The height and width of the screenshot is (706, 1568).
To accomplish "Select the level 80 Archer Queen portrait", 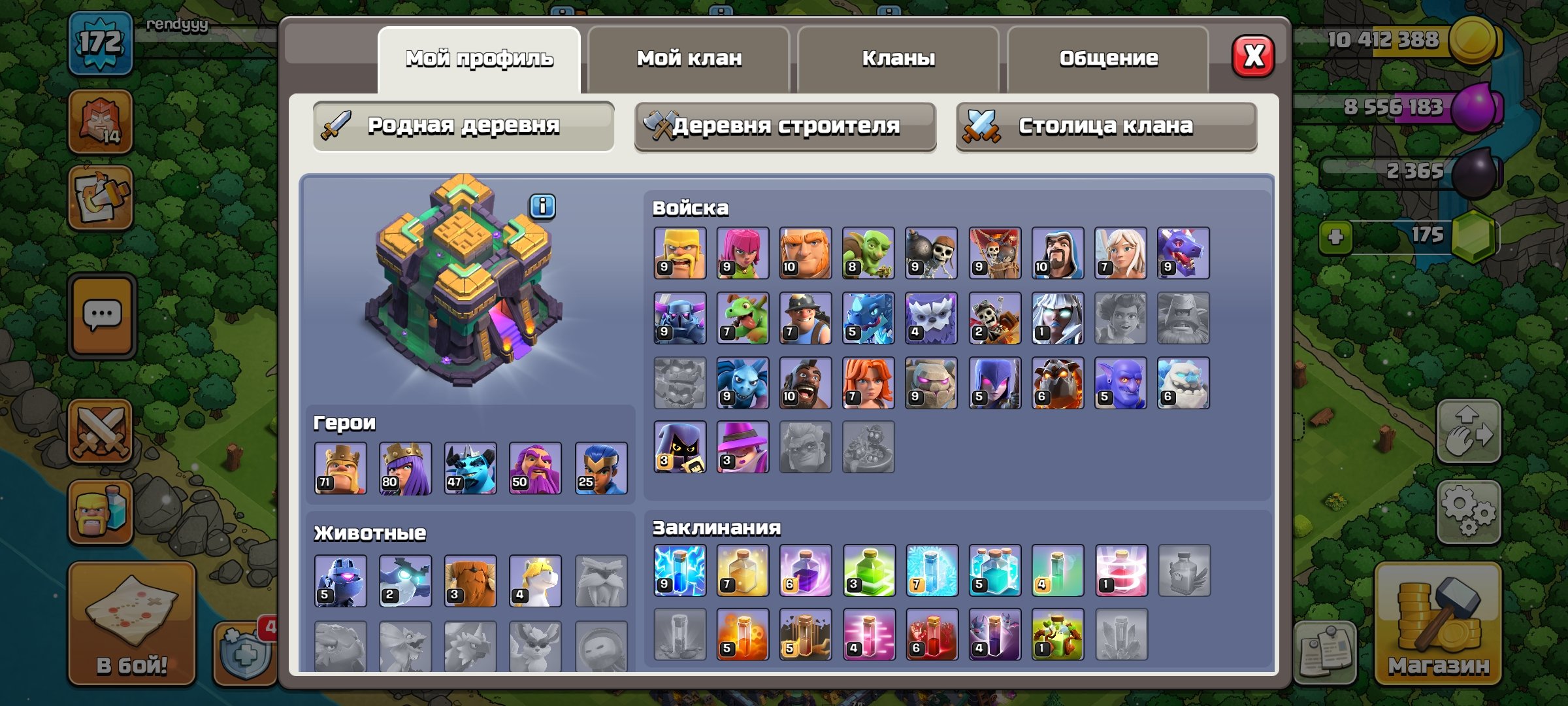I will point(404,469).
